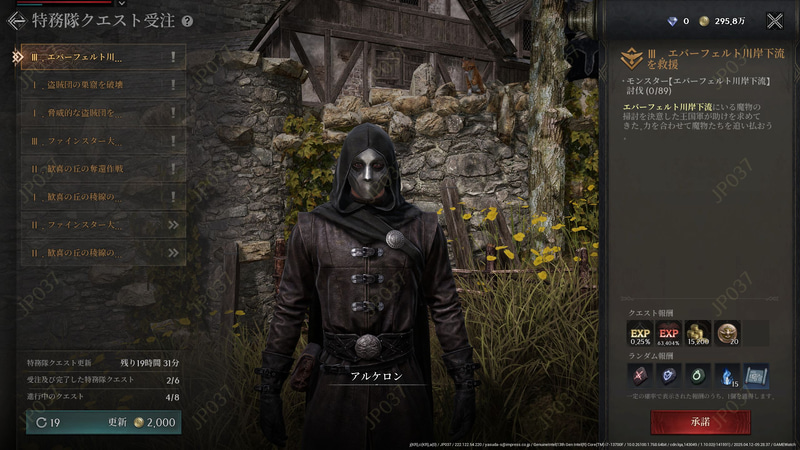Open the question mark help icon
The image size is (800, 450).
point(187,20)
